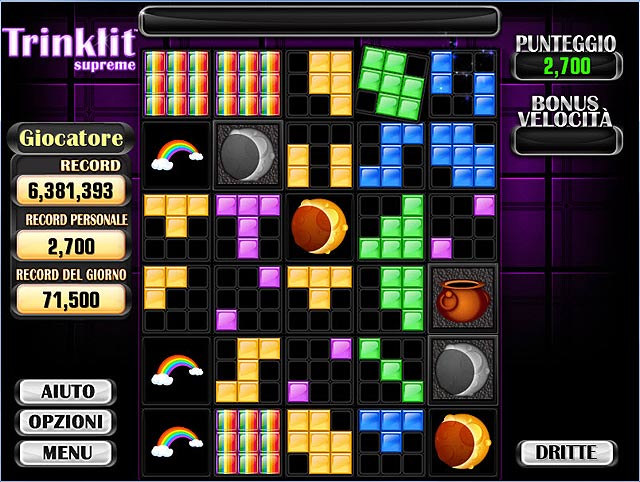This screenshot has width=640, height=482.
Task: Pick the pink T-shaped block tile
Action: (247, 226)
